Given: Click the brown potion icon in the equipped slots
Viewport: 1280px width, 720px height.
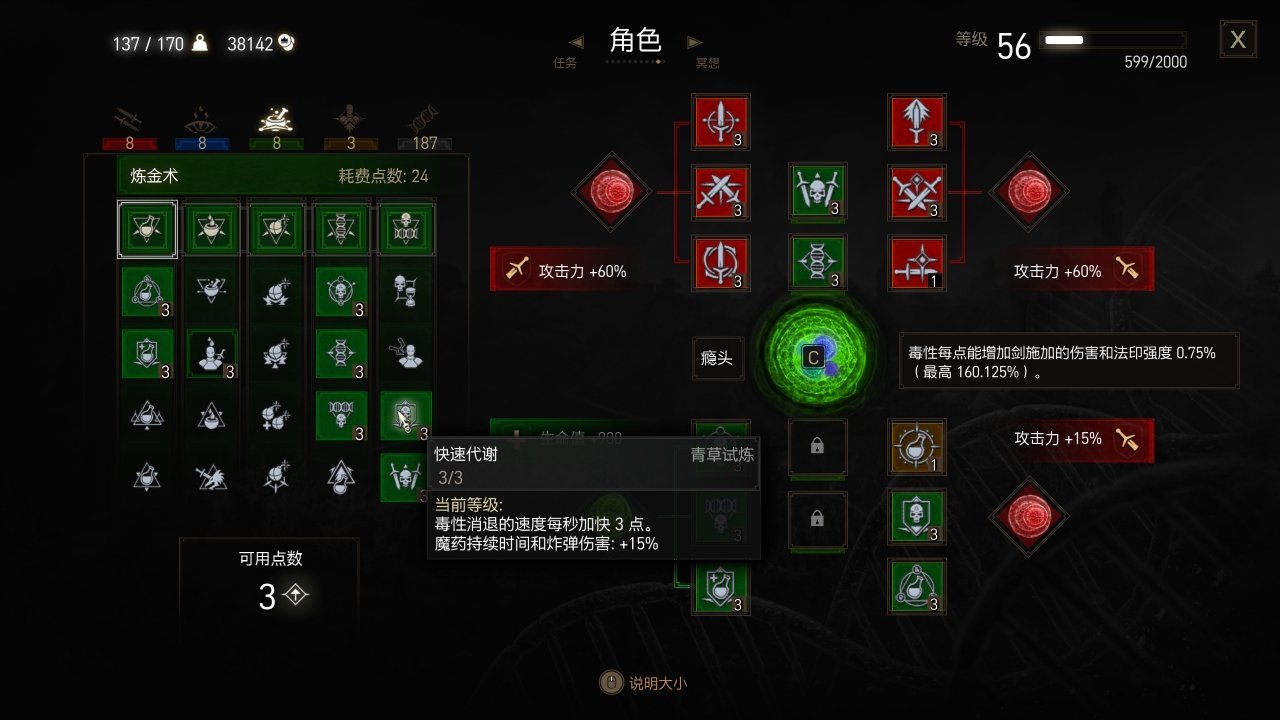Looking at the screenshot, I should point(917,447).
